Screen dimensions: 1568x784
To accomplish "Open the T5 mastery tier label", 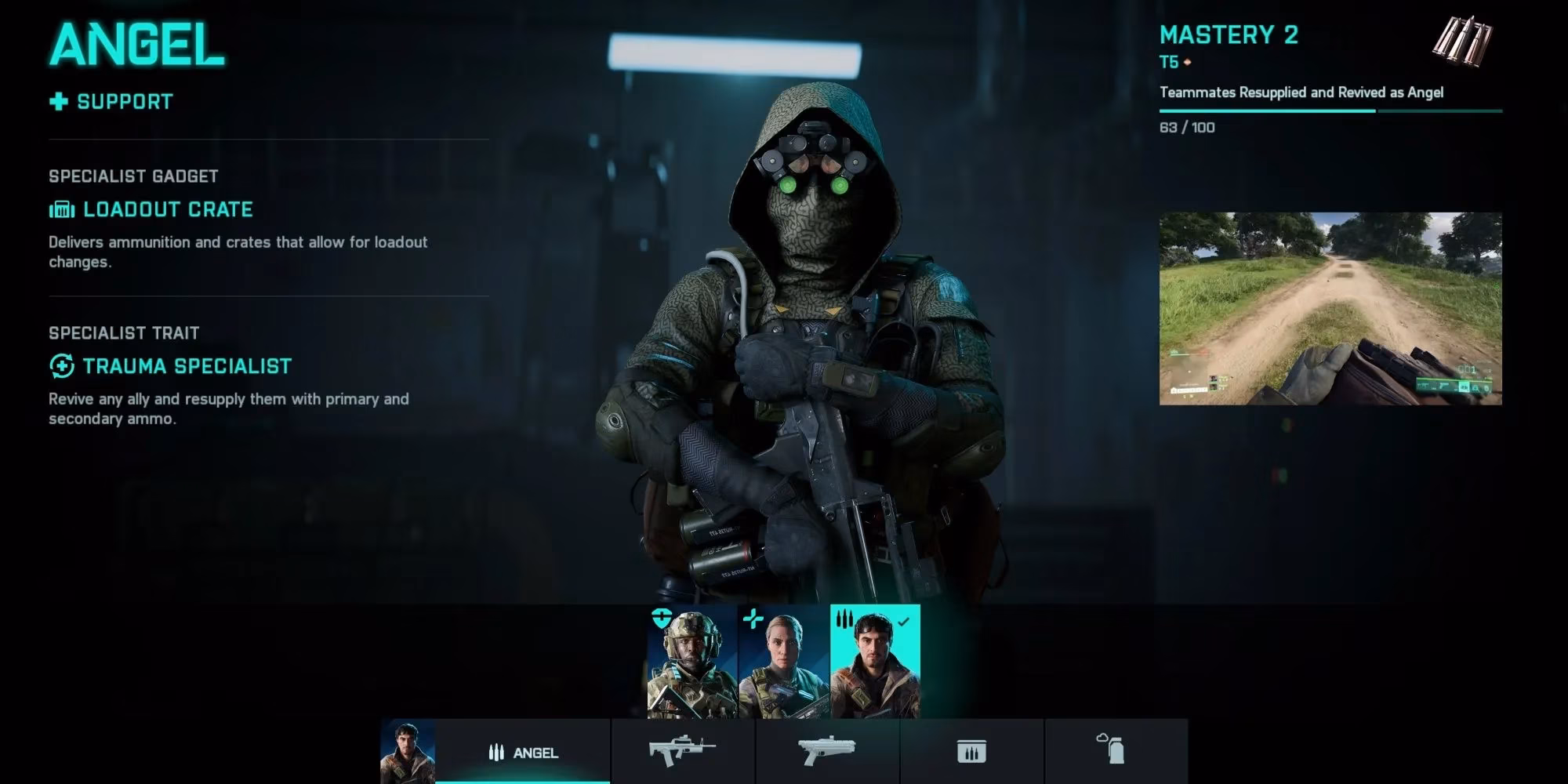I will pyautogui.click(x=1167, y=63).
